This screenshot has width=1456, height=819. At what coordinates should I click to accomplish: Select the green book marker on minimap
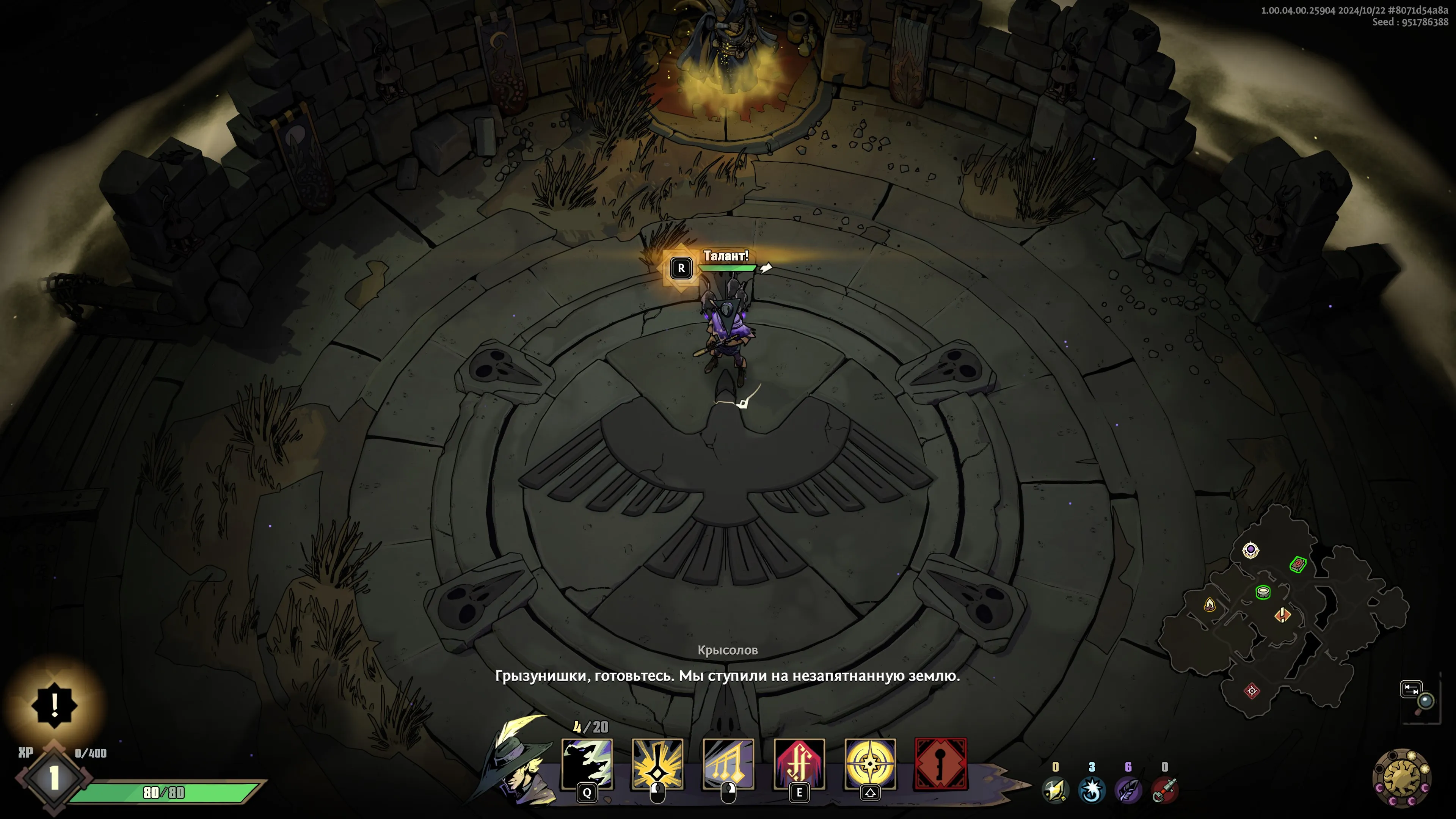tap(1298, 564)
